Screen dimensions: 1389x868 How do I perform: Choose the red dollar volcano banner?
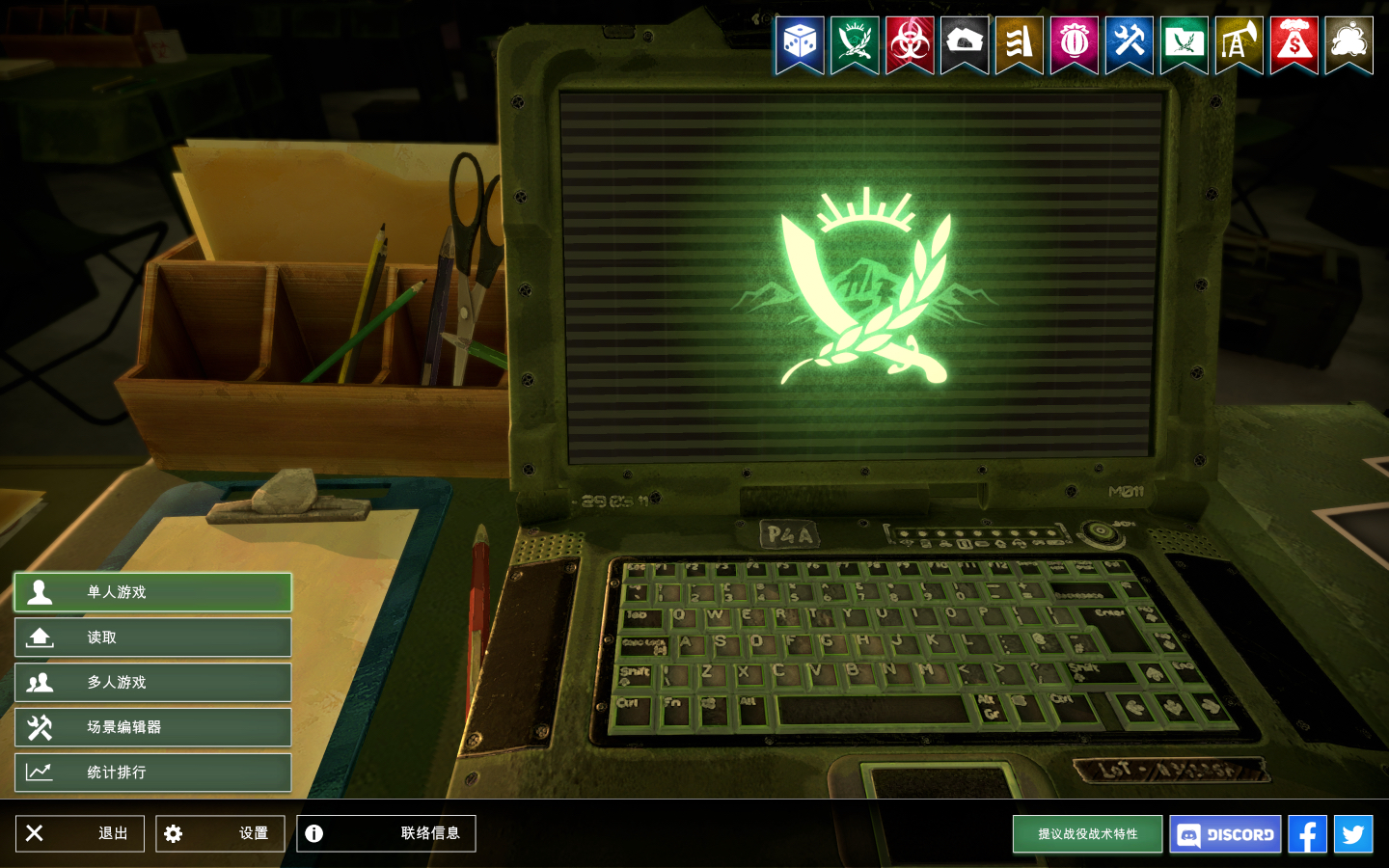point(1294,43)
